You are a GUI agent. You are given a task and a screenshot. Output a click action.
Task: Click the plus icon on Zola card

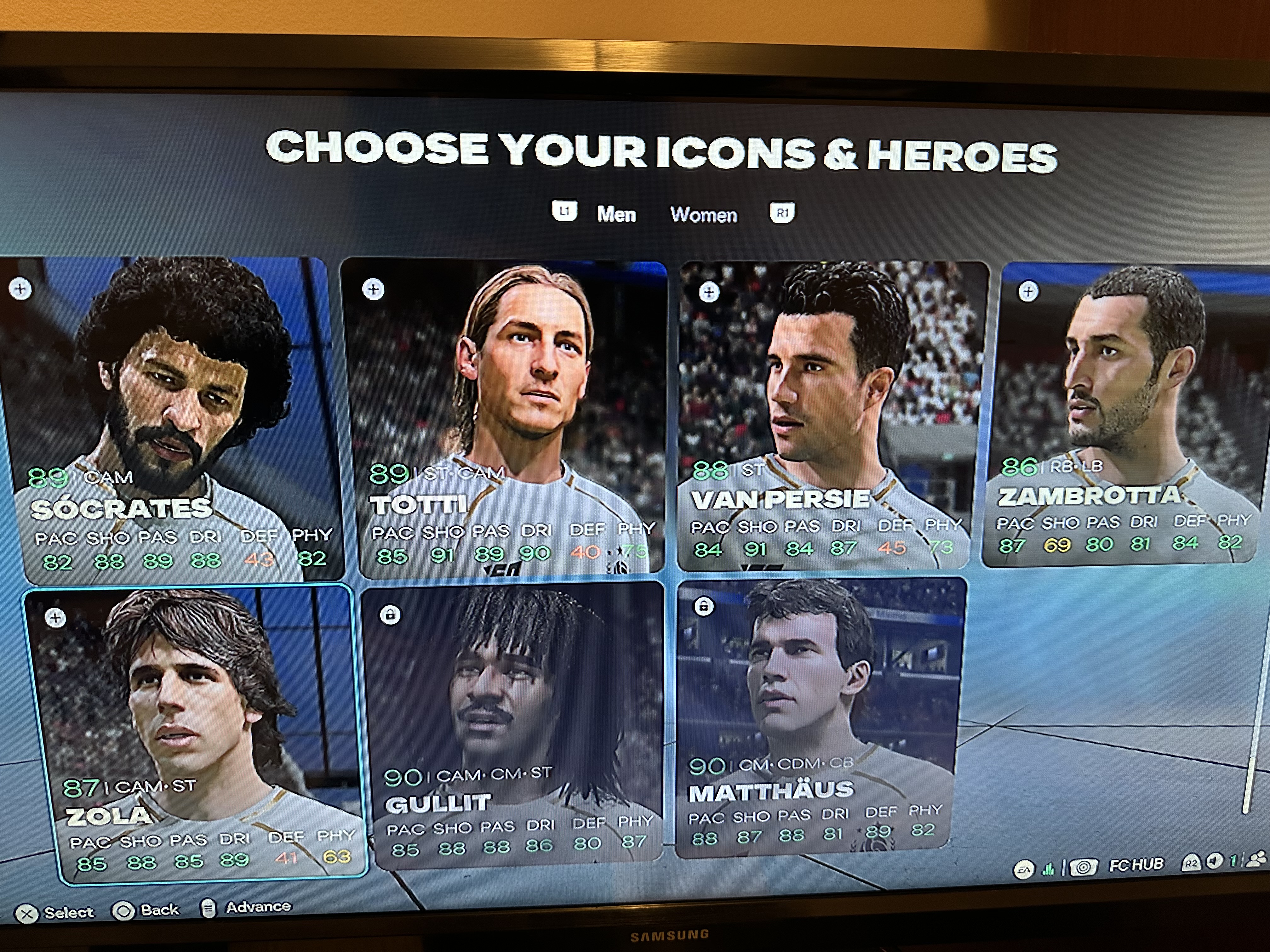[56, 618]
